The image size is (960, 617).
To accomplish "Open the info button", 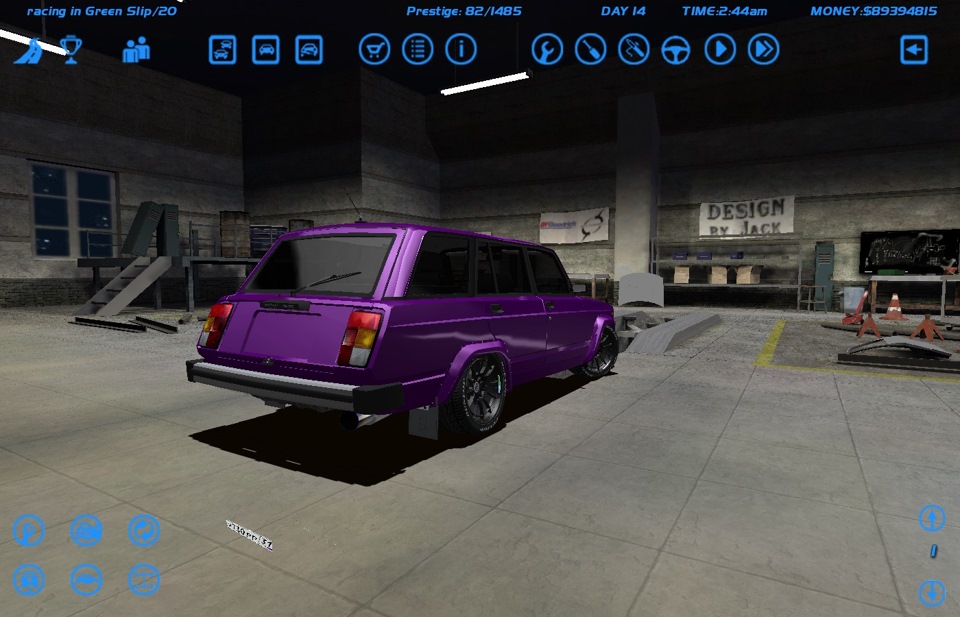I will point(461,49).
